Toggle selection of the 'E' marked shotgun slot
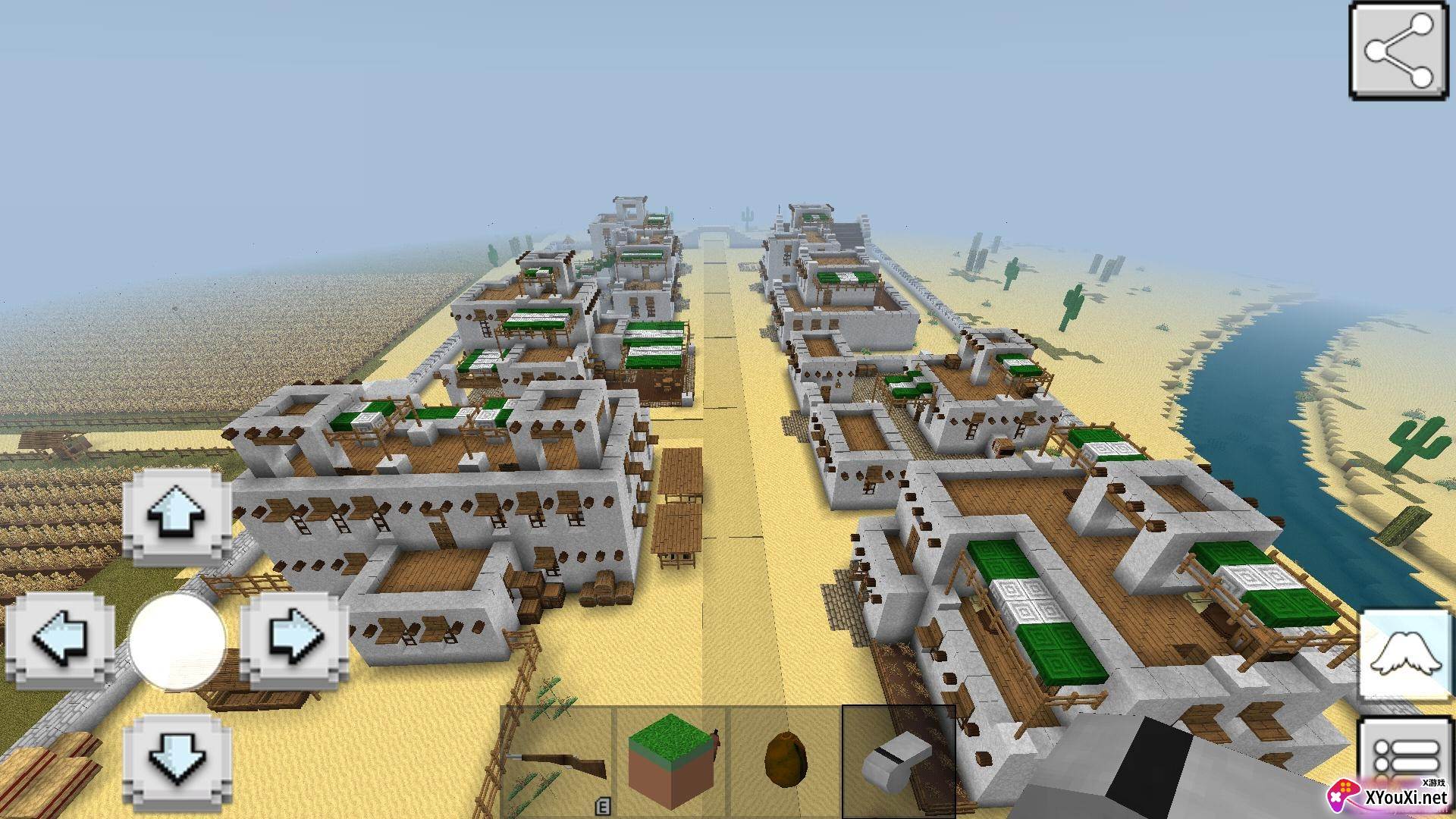Image resolution: width=1456 pixels, height=819 pixels. [559, 762]
